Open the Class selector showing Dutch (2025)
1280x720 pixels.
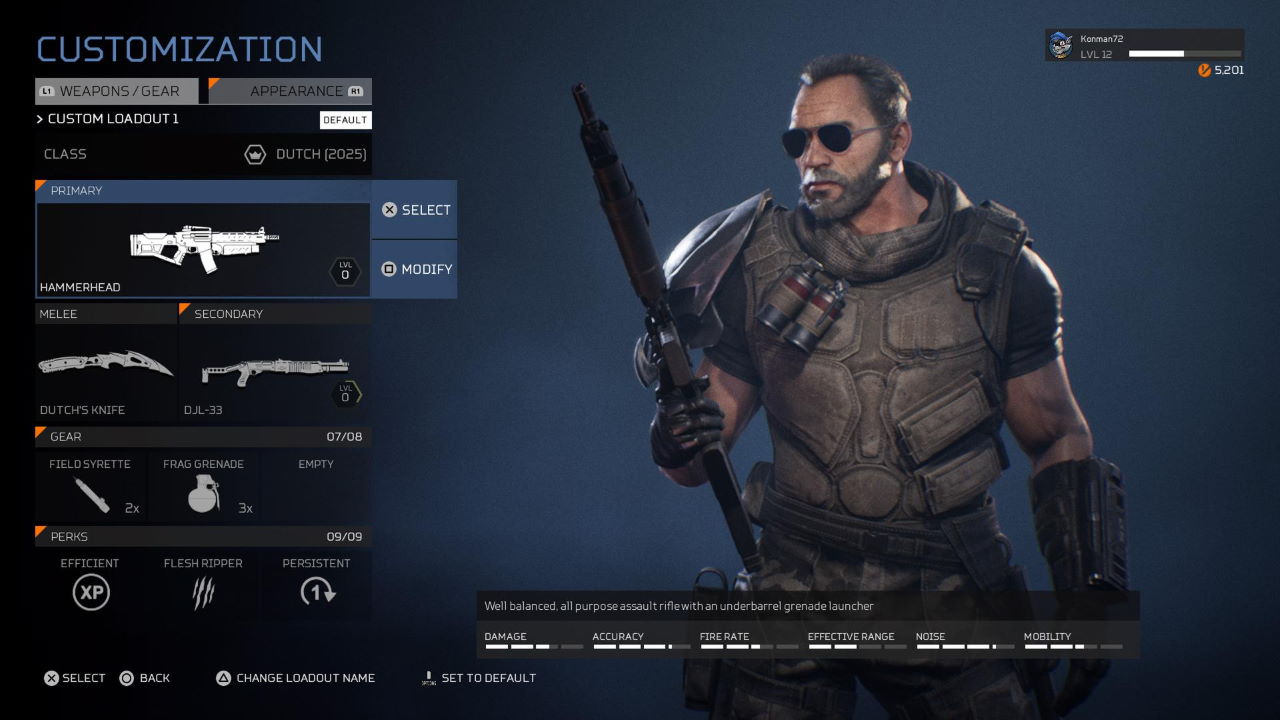[x=200, y=154]
